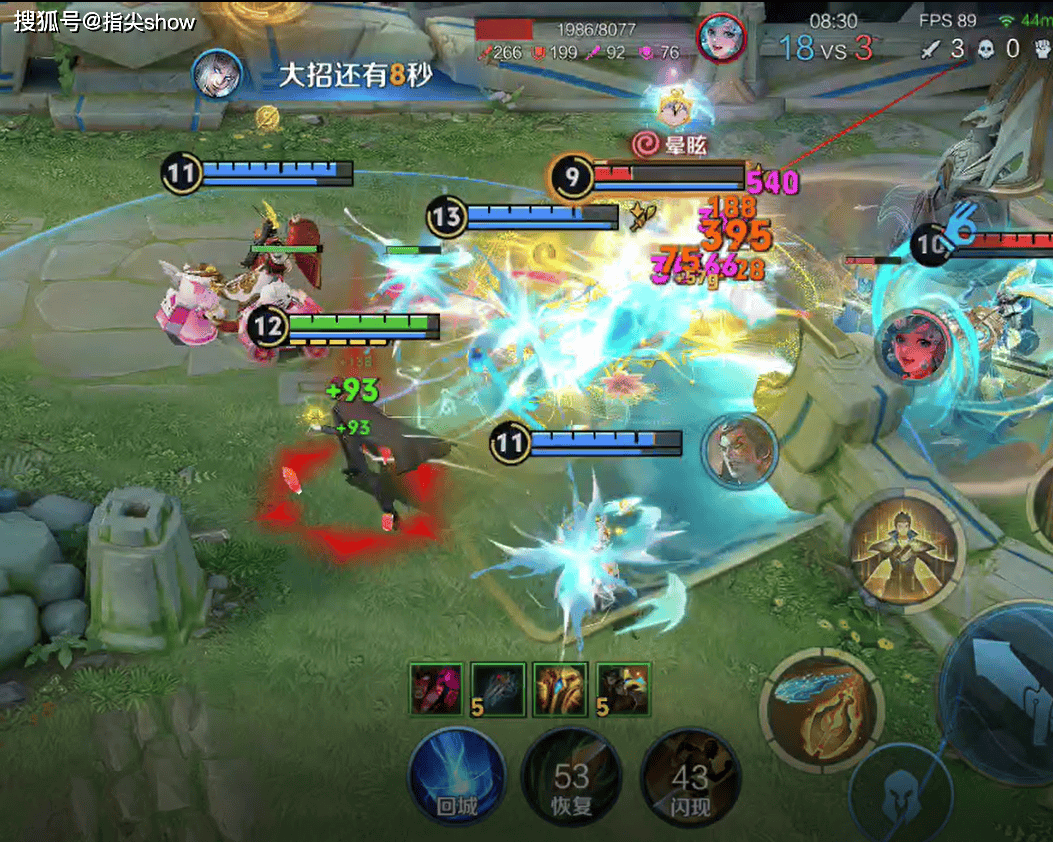
Task: Use the dark gauntlet equipment item
Action: coord(499,689)
